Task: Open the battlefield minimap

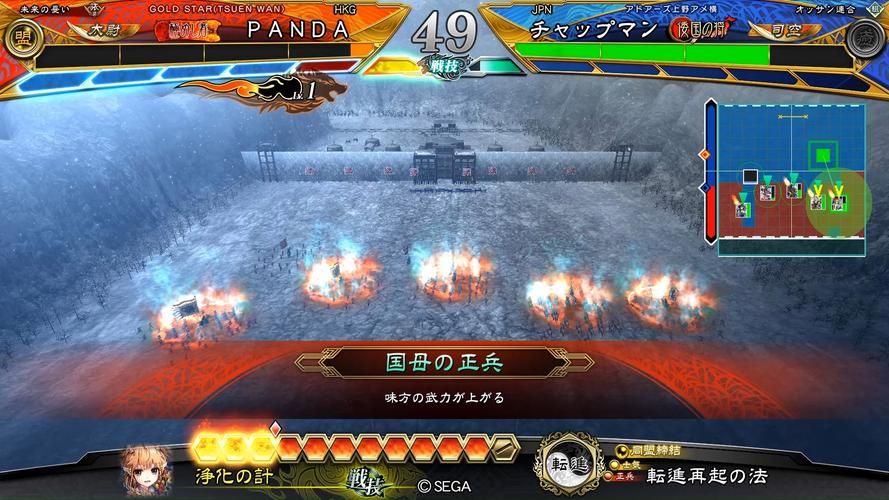Action: (x=784, y=176)
